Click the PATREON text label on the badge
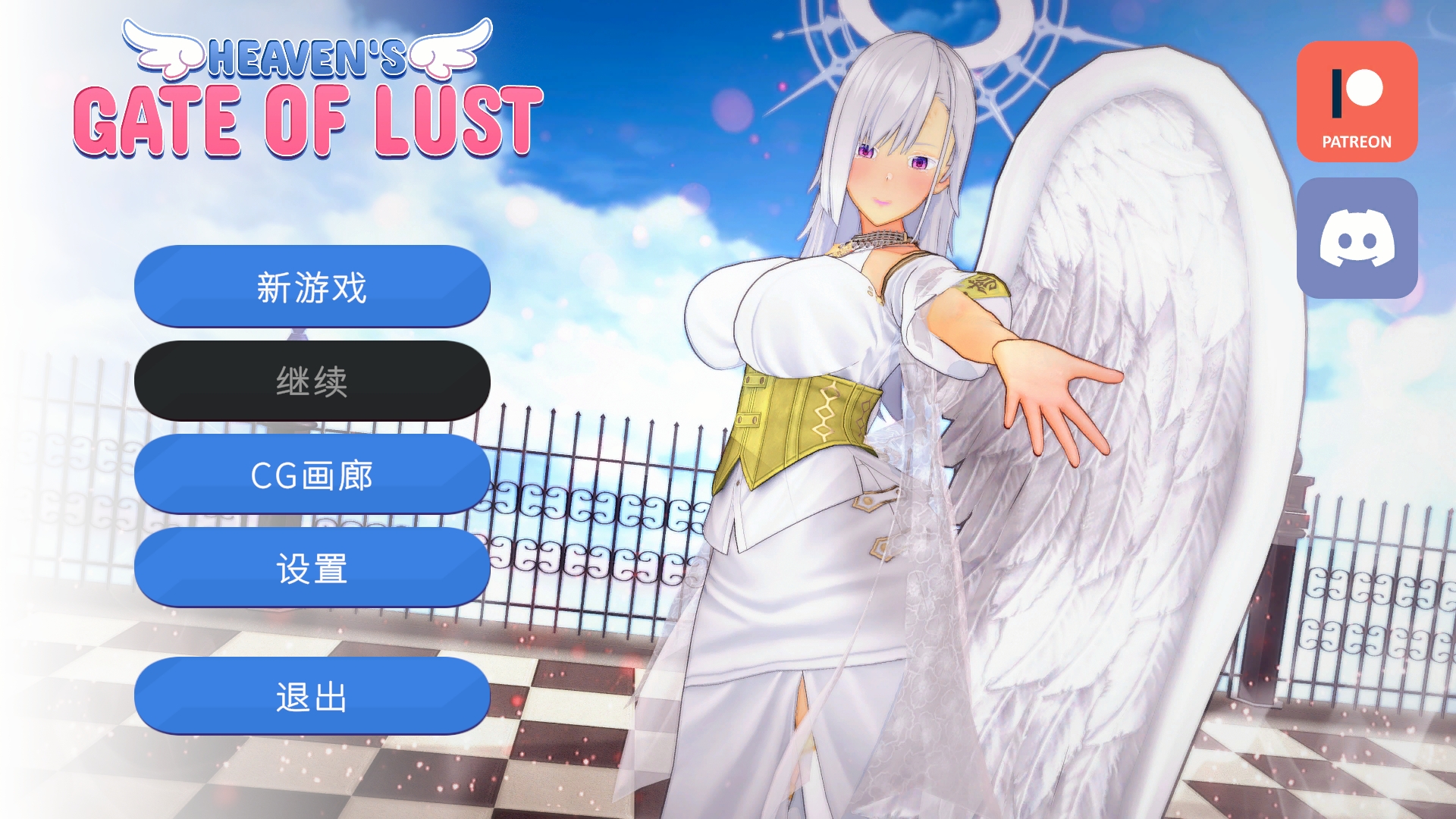The height and width of the screenshot is (819, 1456). (x=1356, y=140)
